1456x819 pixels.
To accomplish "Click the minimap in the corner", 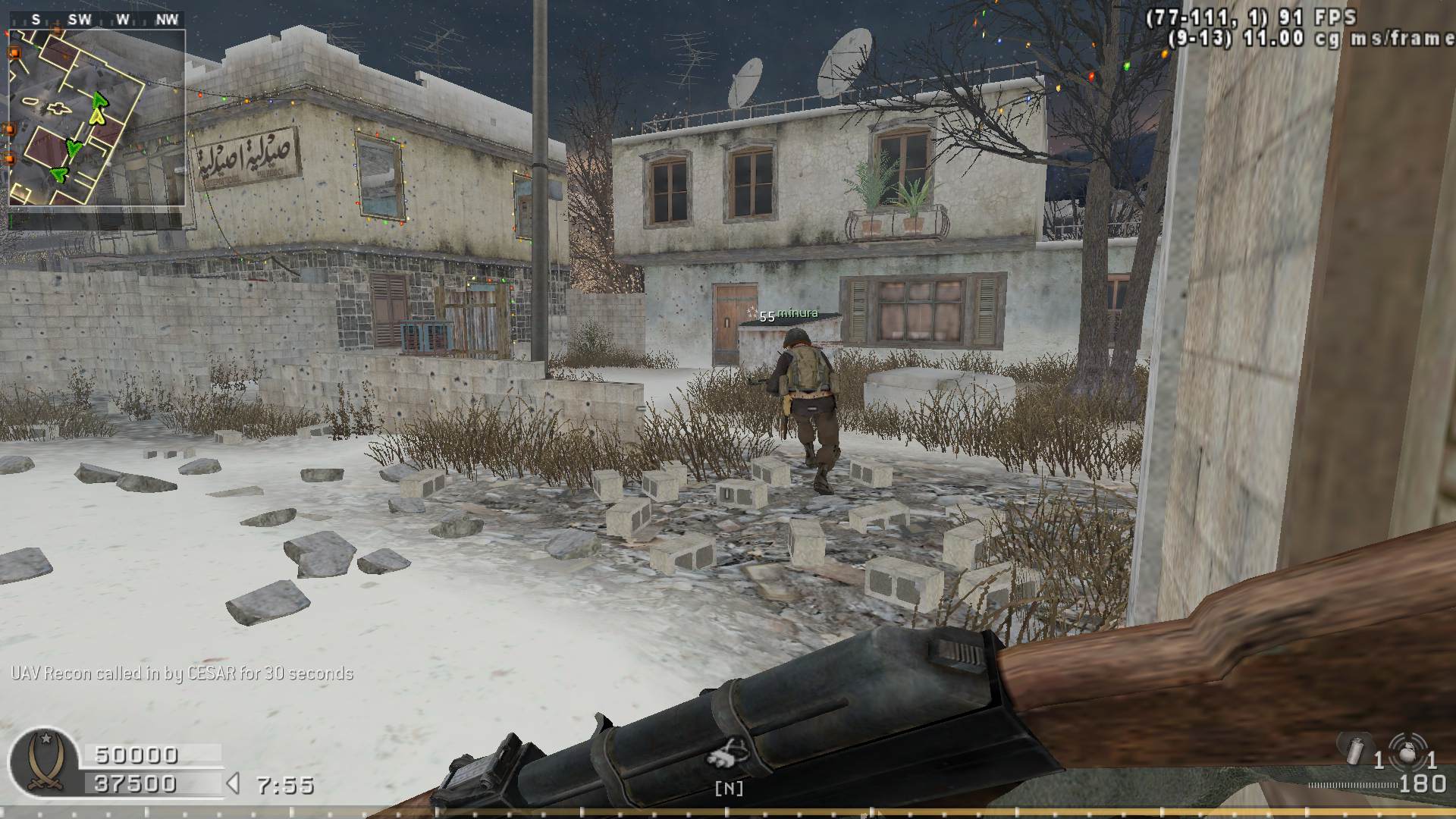I will point(96,118).
